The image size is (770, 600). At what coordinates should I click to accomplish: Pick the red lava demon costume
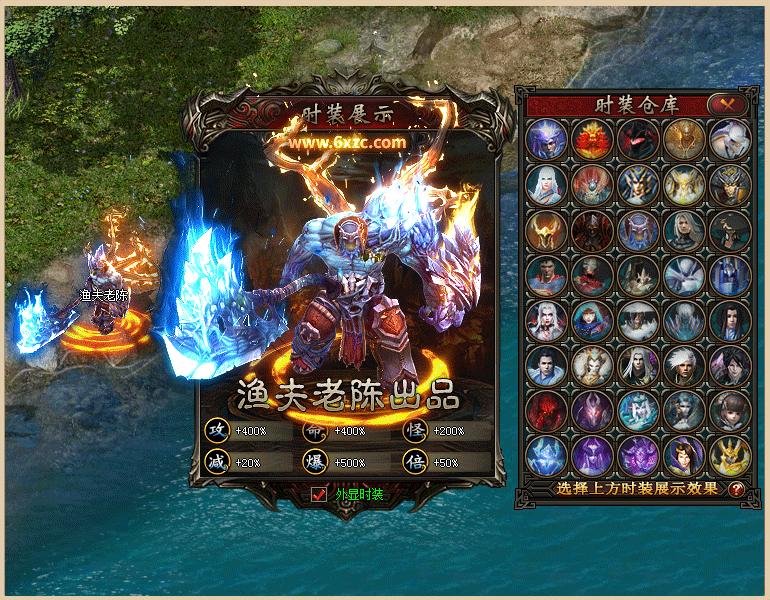click(547, 412)
